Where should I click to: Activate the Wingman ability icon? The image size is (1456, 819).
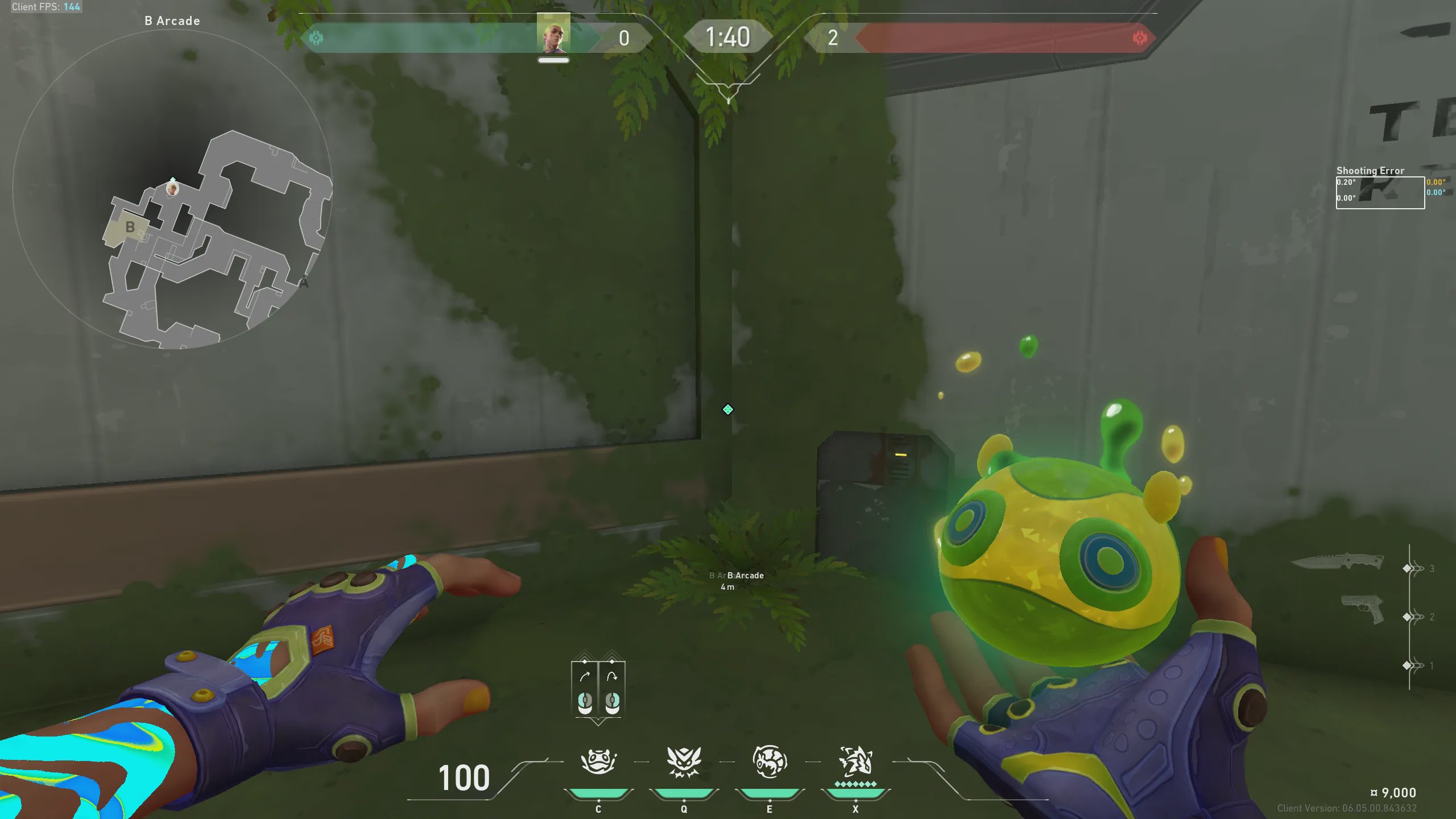point(684,762)
